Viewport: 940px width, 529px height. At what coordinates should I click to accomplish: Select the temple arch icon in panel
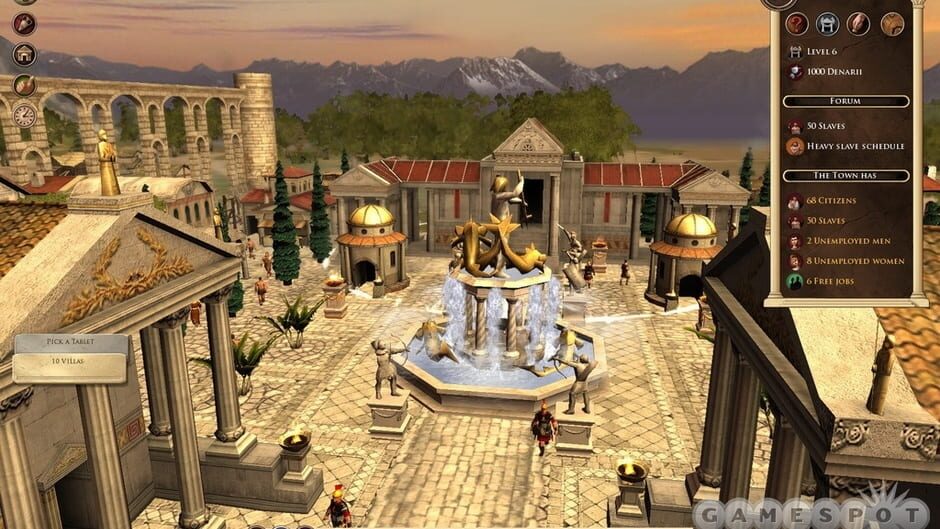[x=828, y=24]
